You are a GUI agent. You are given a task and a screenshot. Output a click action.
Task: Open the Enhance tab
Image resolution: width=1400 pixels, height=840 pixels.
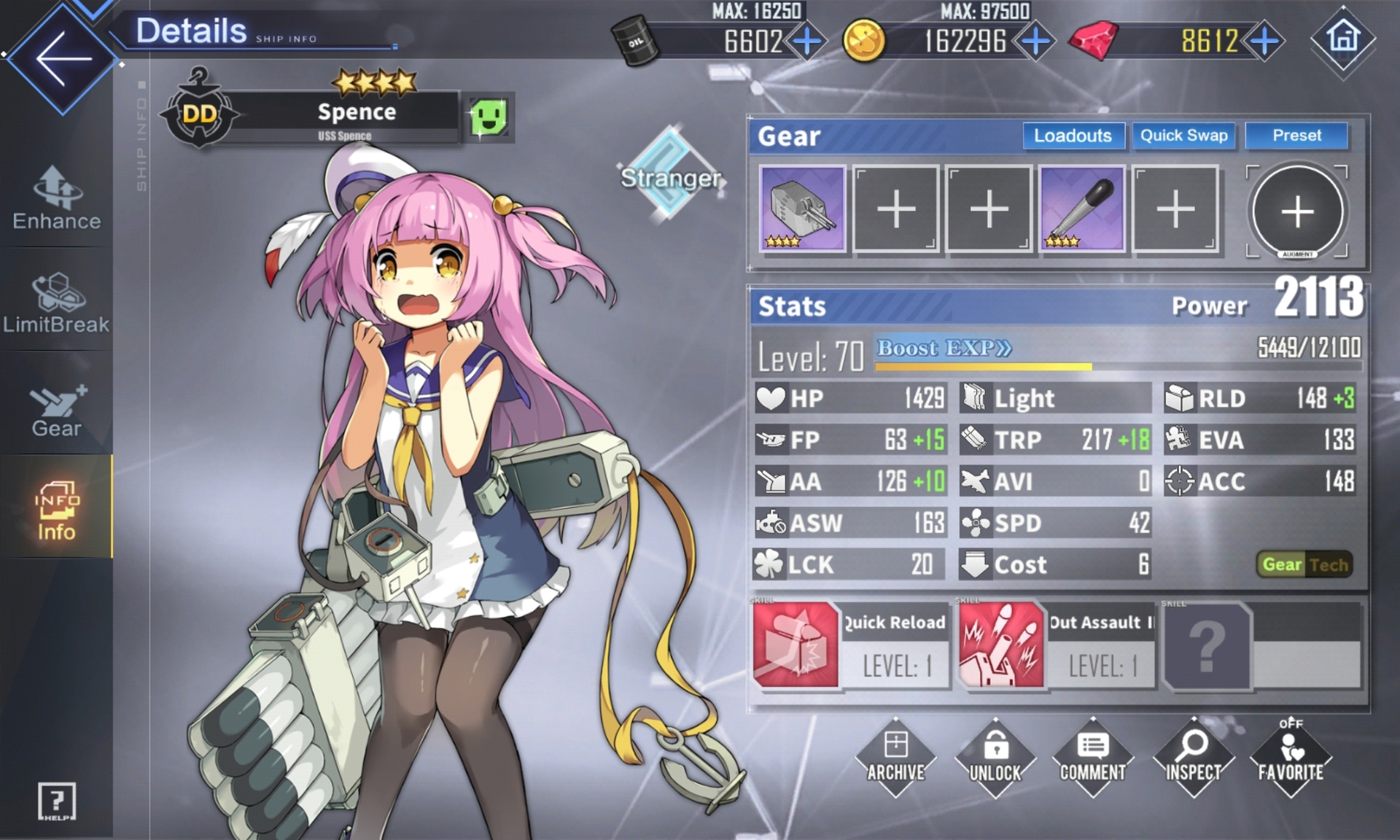point(57,199)
